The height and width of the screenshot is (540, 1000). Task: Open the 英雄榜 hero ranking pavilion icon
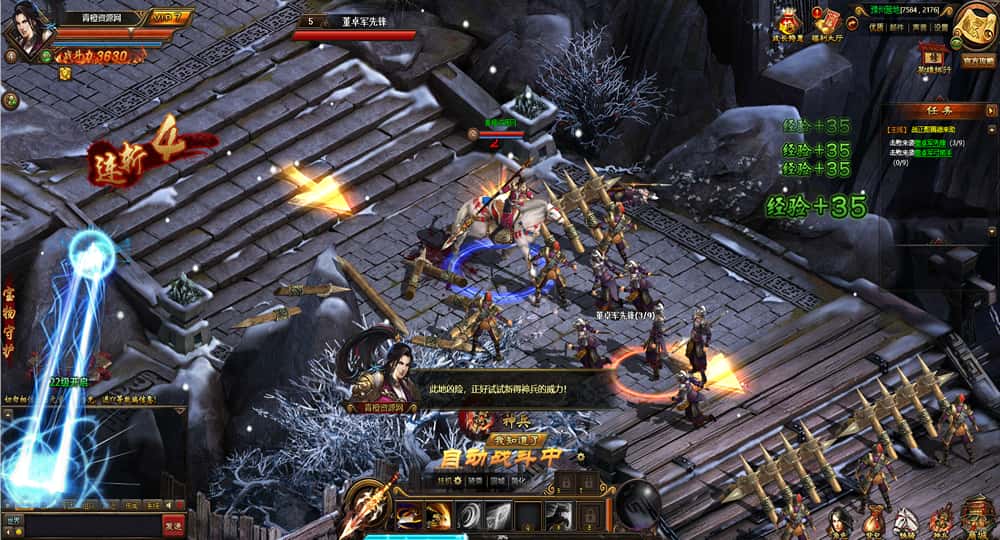(x=933, y=55)
